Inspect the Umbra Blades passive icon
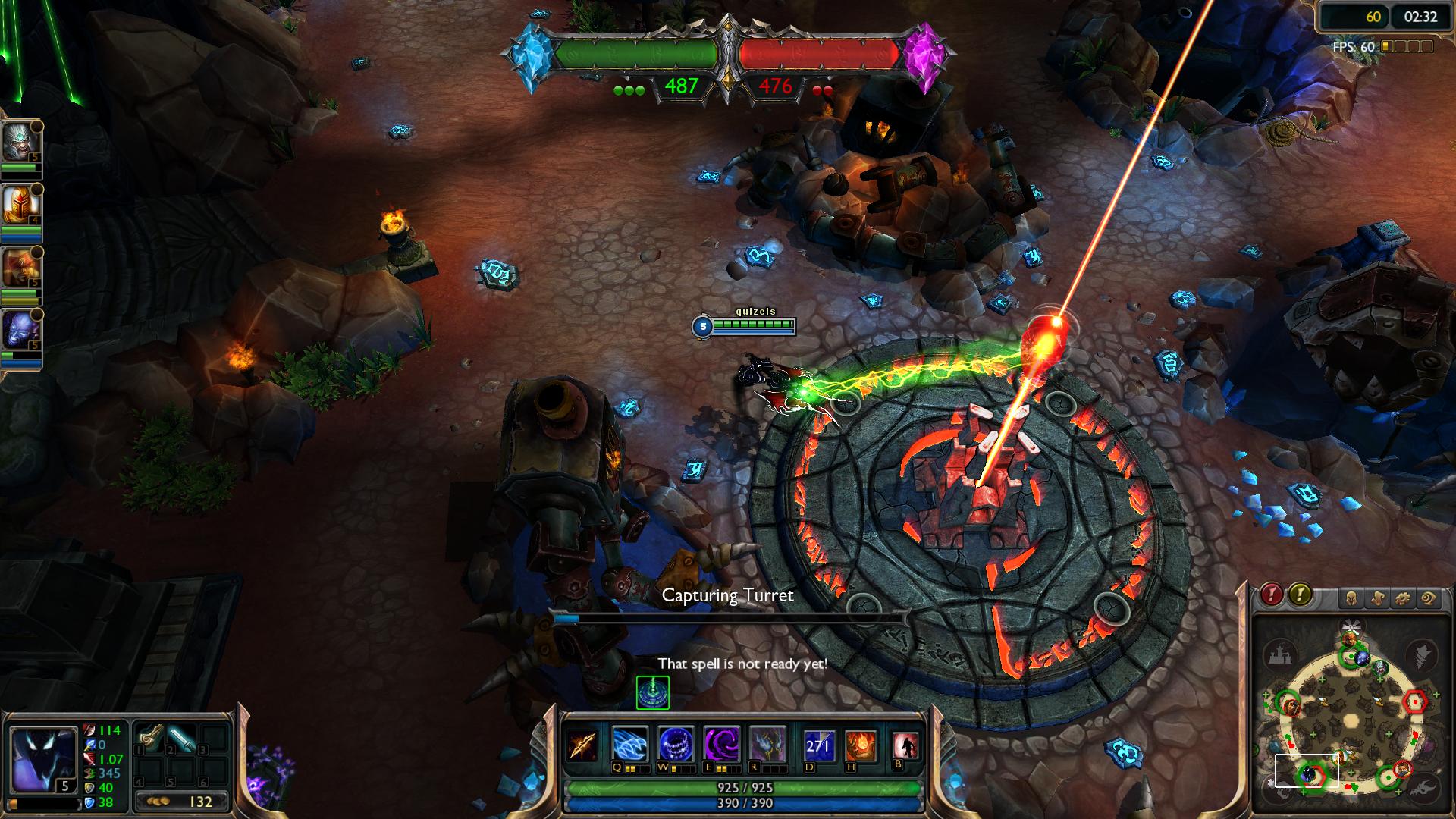This screenshot has width=1456, height=819. tap(584, 745)
